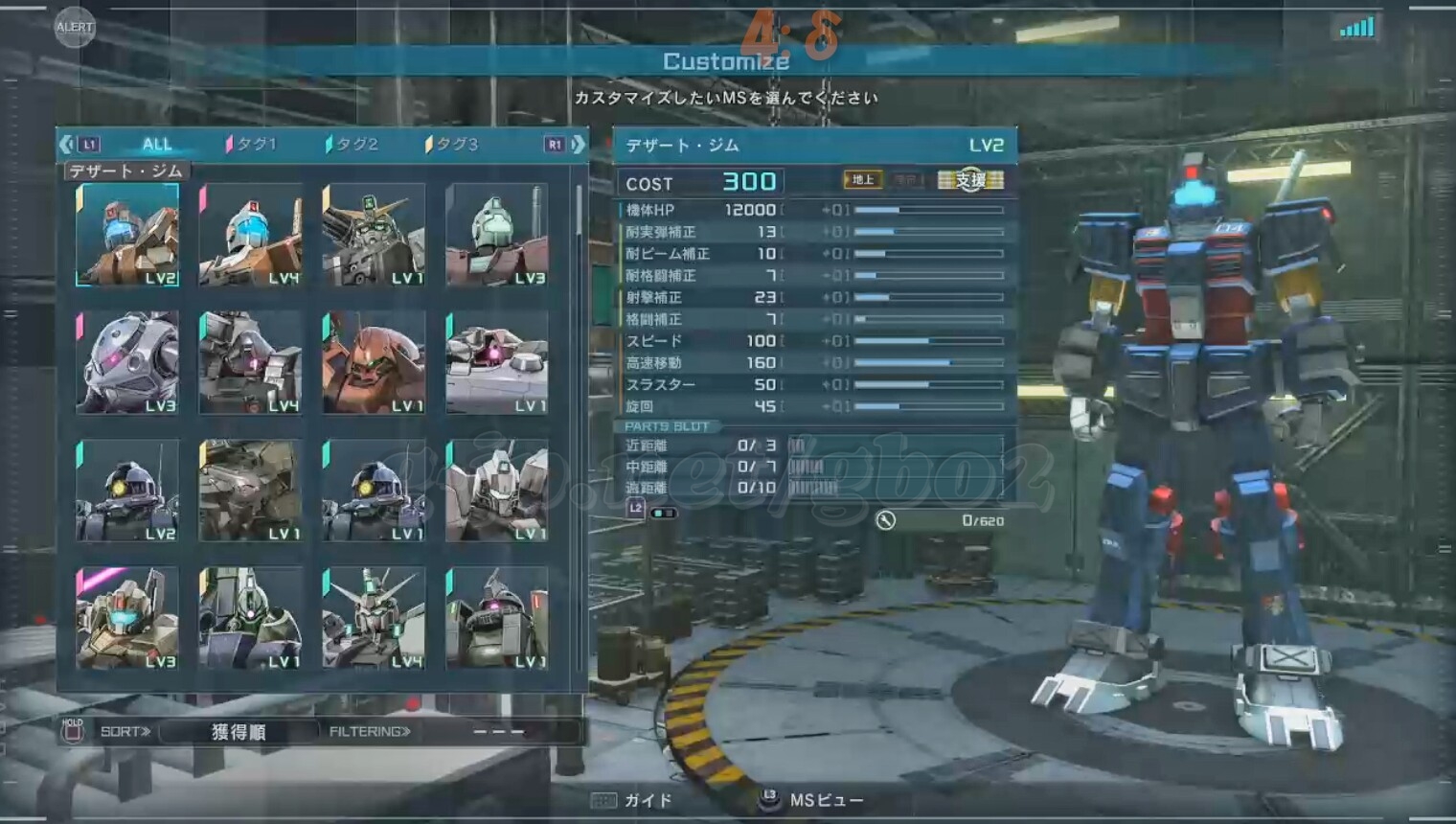Image resolution: width=1456 pixels, height=824 pixels.
Task: Select the grey pink-eyed Zaku LV4
Action: coord(250,362)
